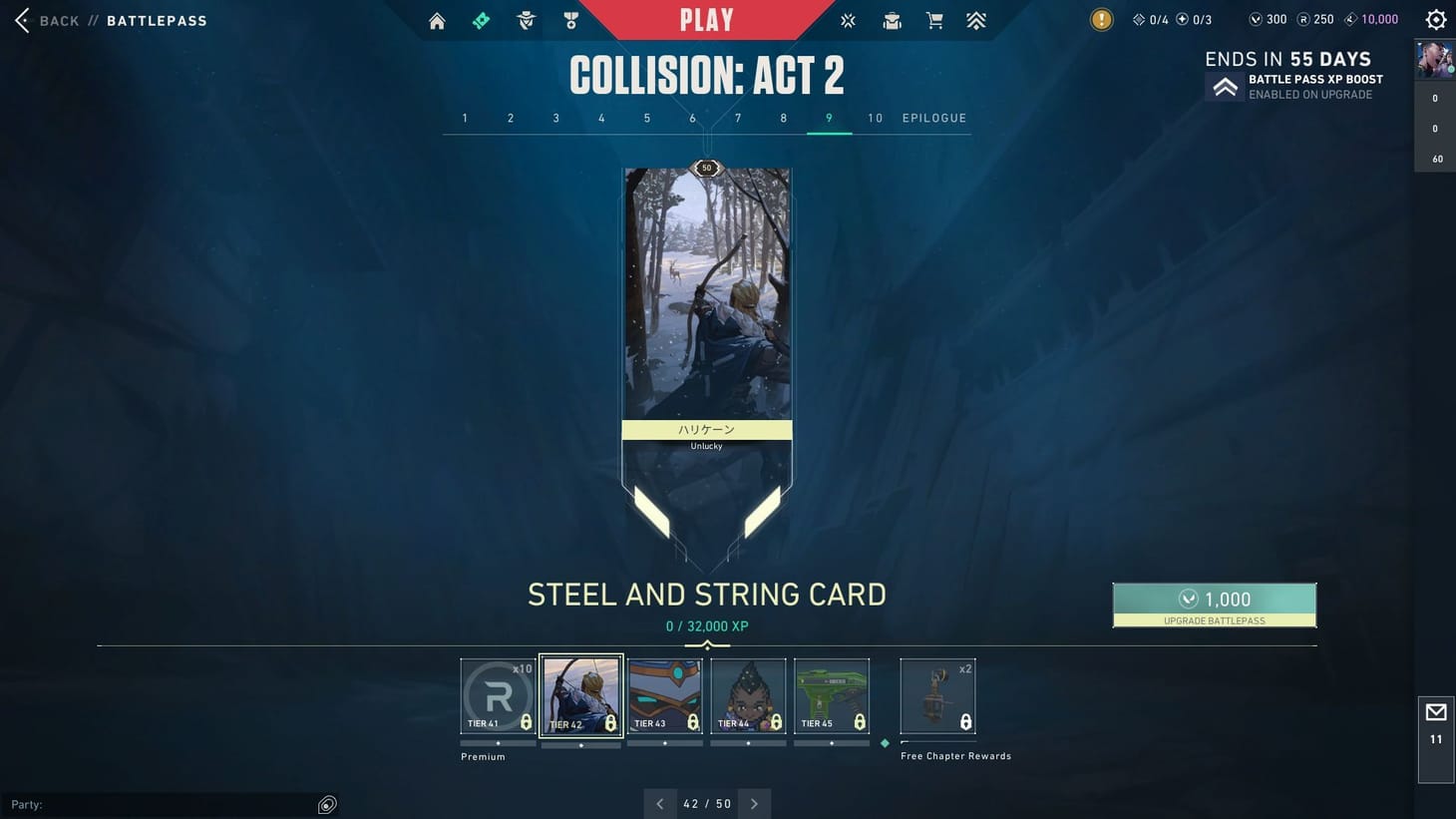Click the Battle Pass XP Boost arrows icon

[1225, 86]
